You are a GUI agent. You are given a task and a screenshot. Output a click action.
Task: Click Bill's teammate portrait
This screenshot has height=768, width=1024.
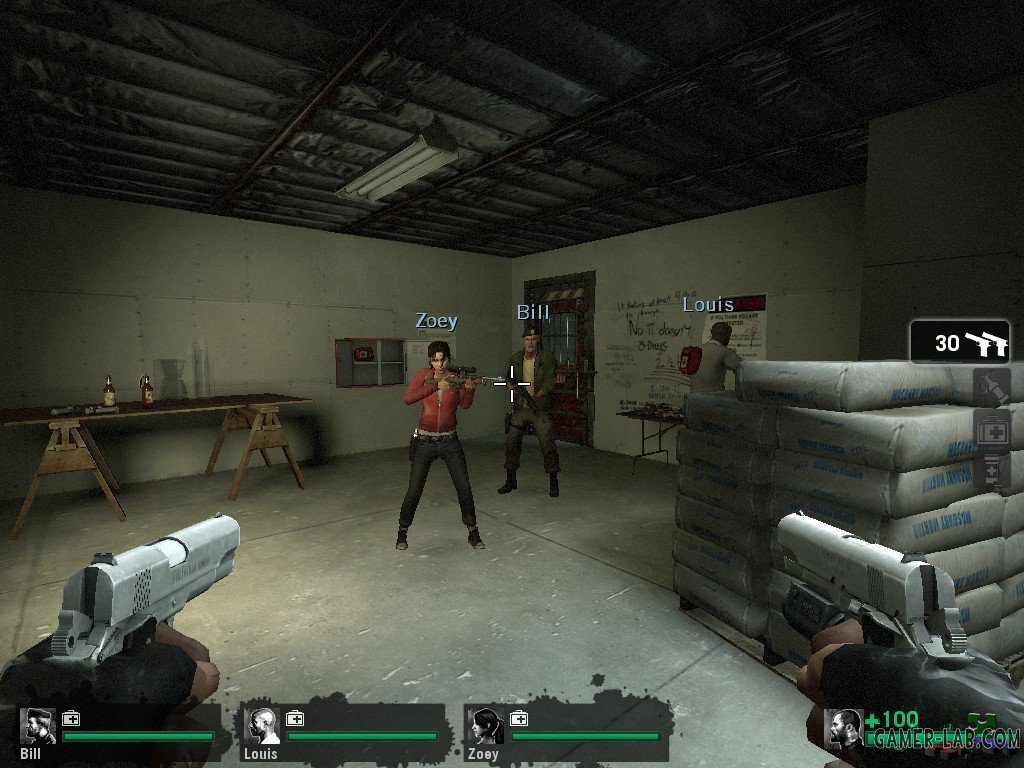point(40,727)
